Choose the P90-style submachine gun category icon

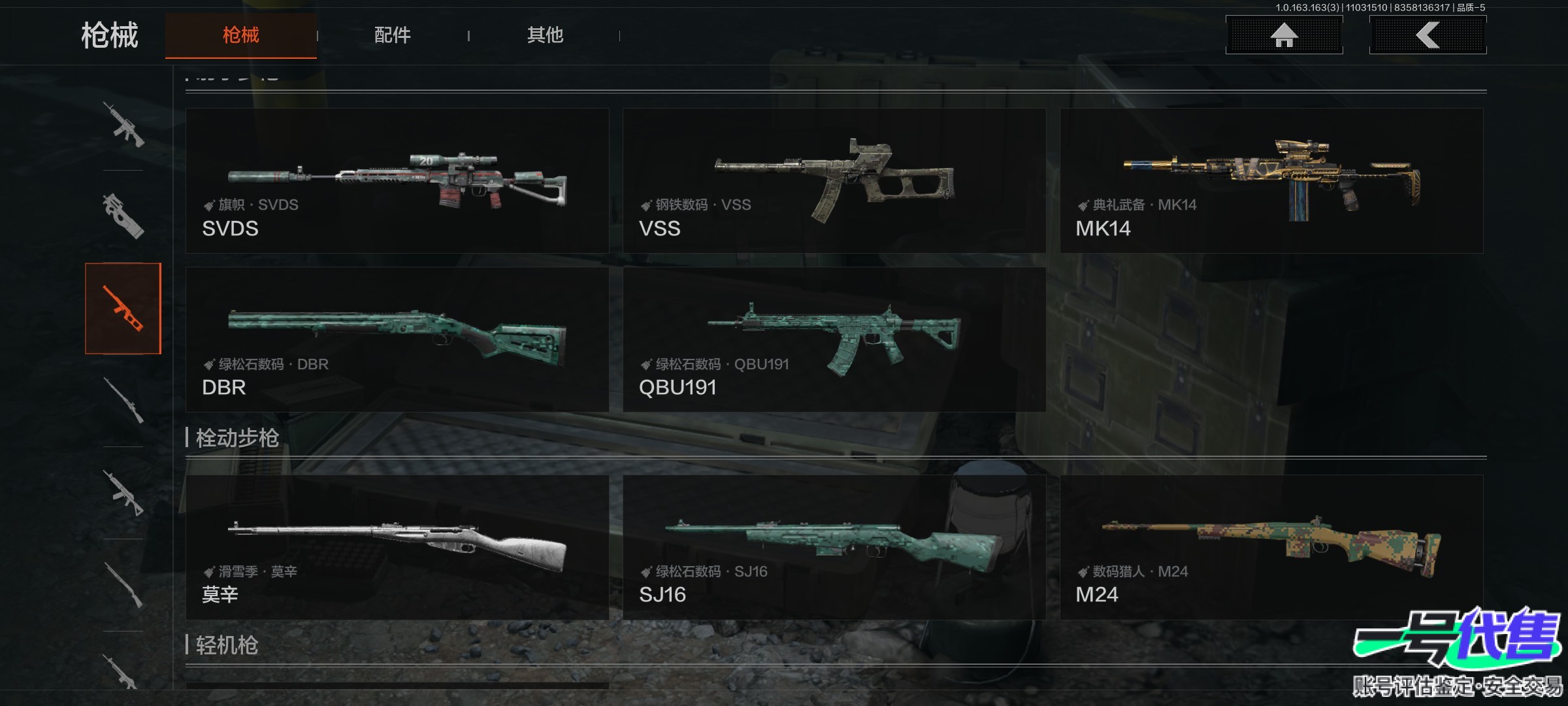[123, 216]
